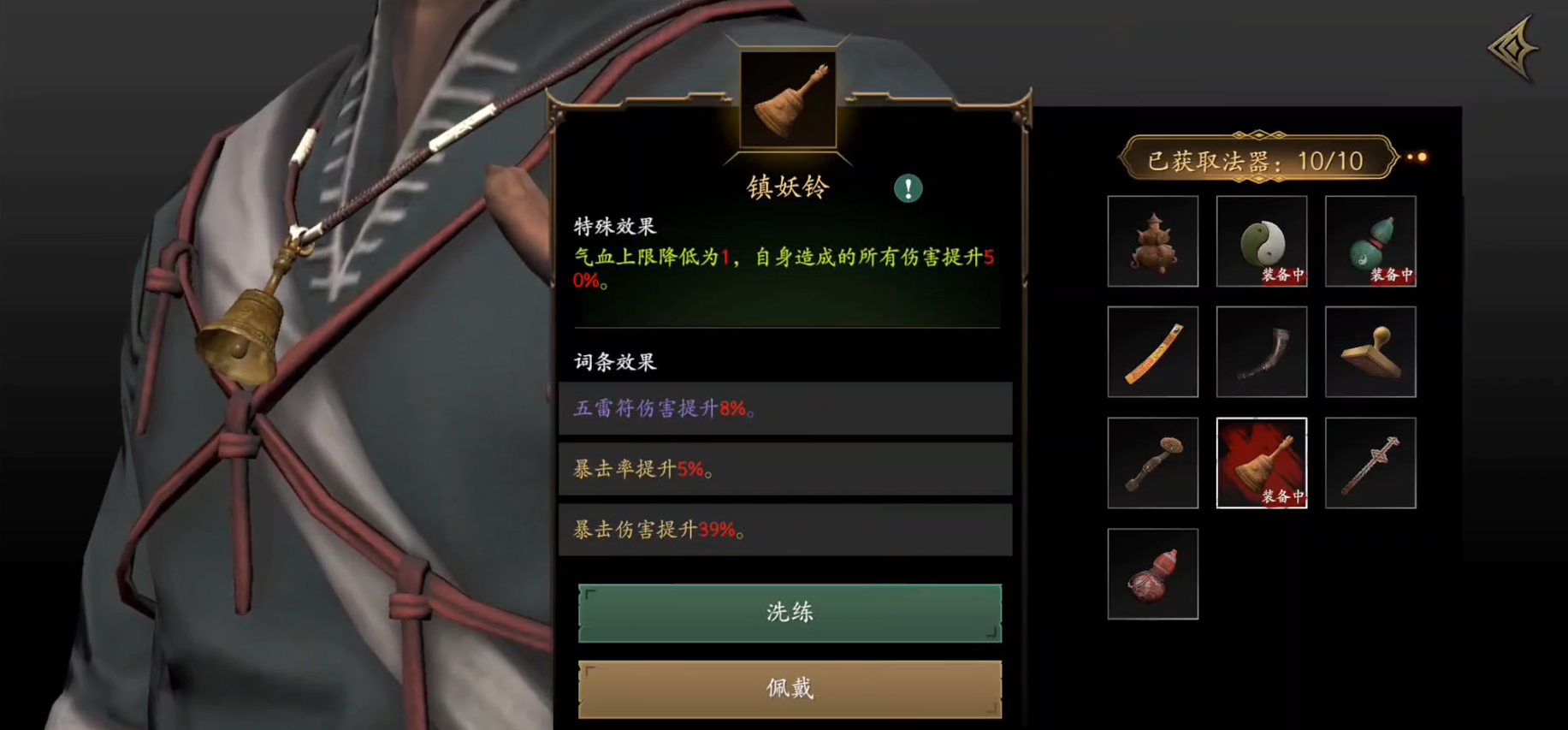Viewport: 1568px width, 730px height.
Task: Select the 暴击伤害提升39% affix entry
Action: pyautogui.click(x=785, y=529)
